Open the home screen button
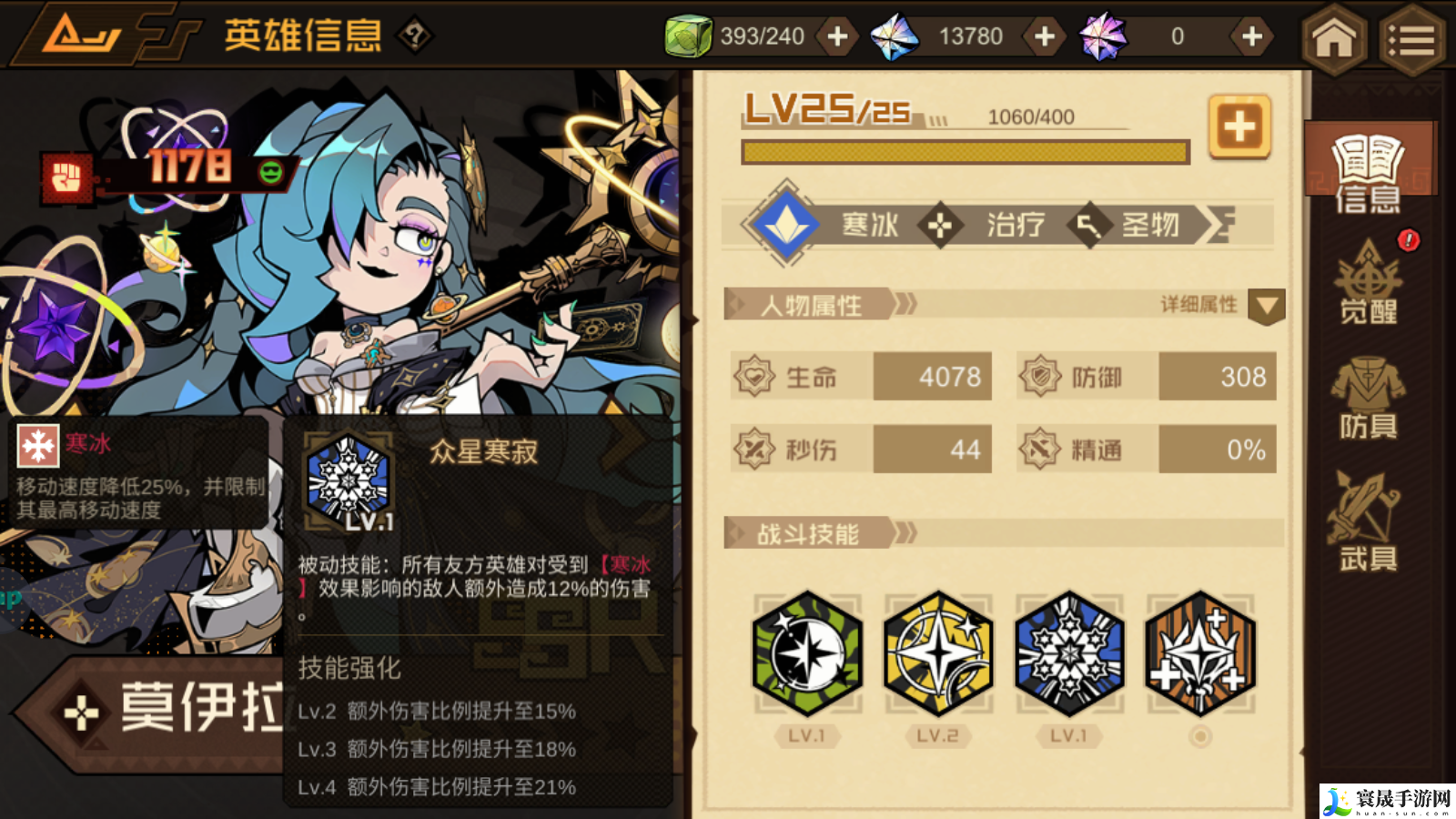The height and width of the screenshot is (819, 1456). pos(1334,38)
